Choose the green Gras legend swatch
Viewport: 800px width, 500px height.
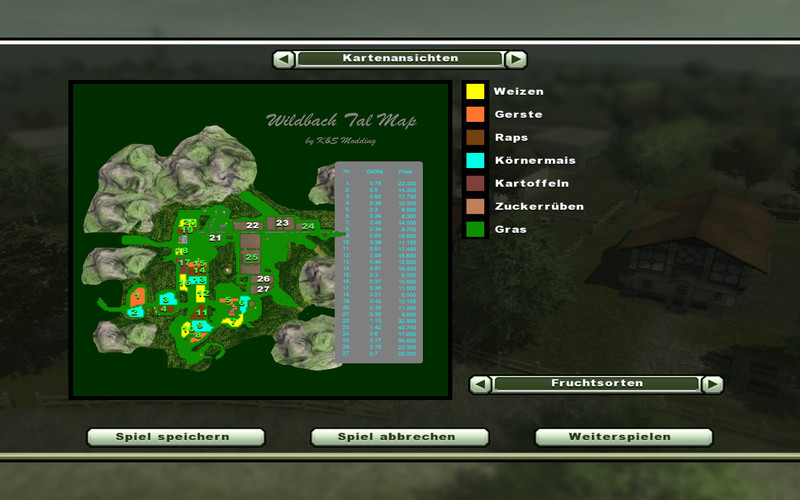point(475,229)
